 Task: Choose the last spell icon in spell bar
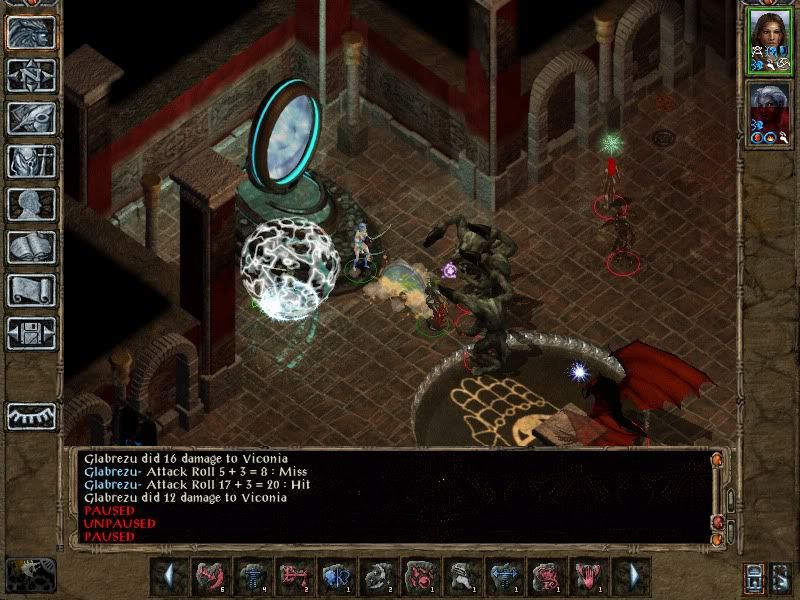[x=588, y=576]
